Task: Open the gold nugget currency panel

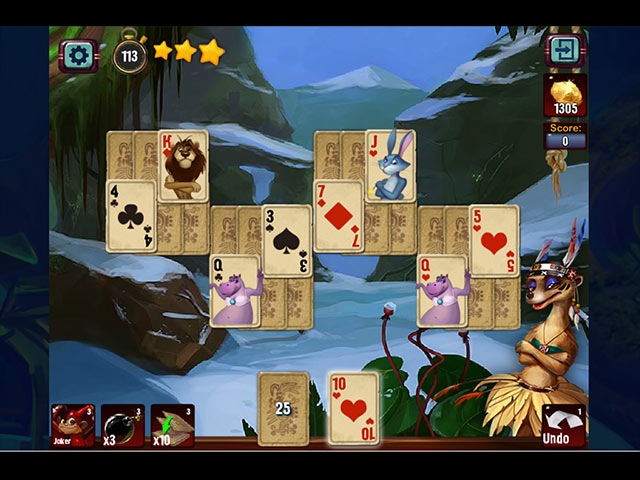Action: pos(565,96)
